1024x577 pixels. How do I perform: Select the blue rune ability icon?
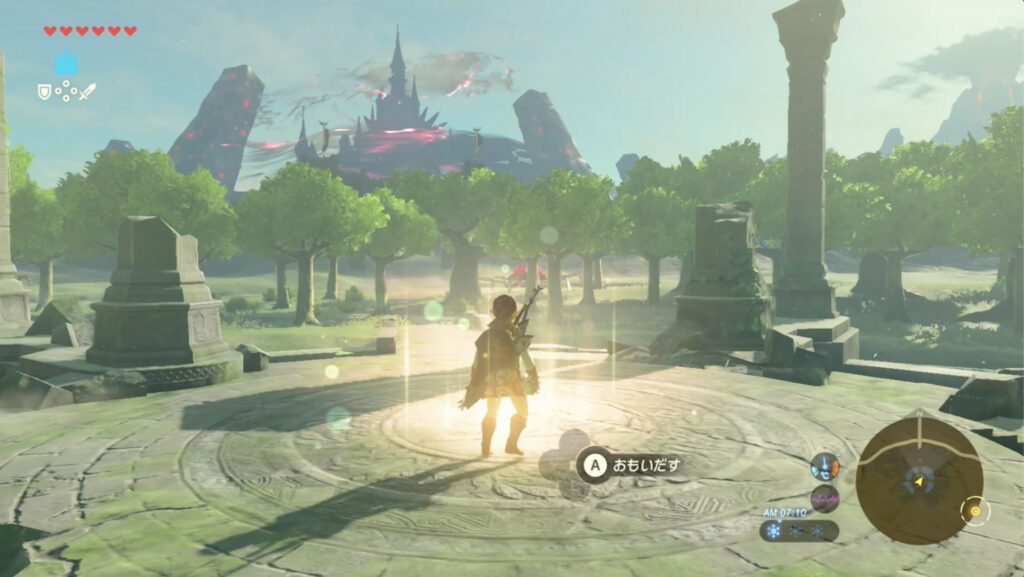(x=66, y=64)
